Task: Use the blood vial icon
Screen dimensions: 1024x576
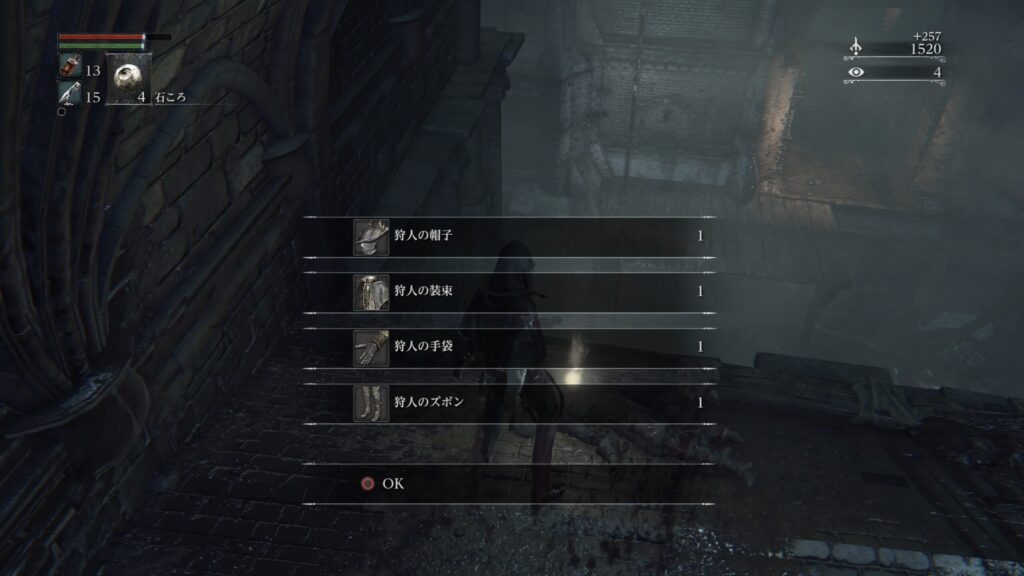Action: (x=70, y=70)
